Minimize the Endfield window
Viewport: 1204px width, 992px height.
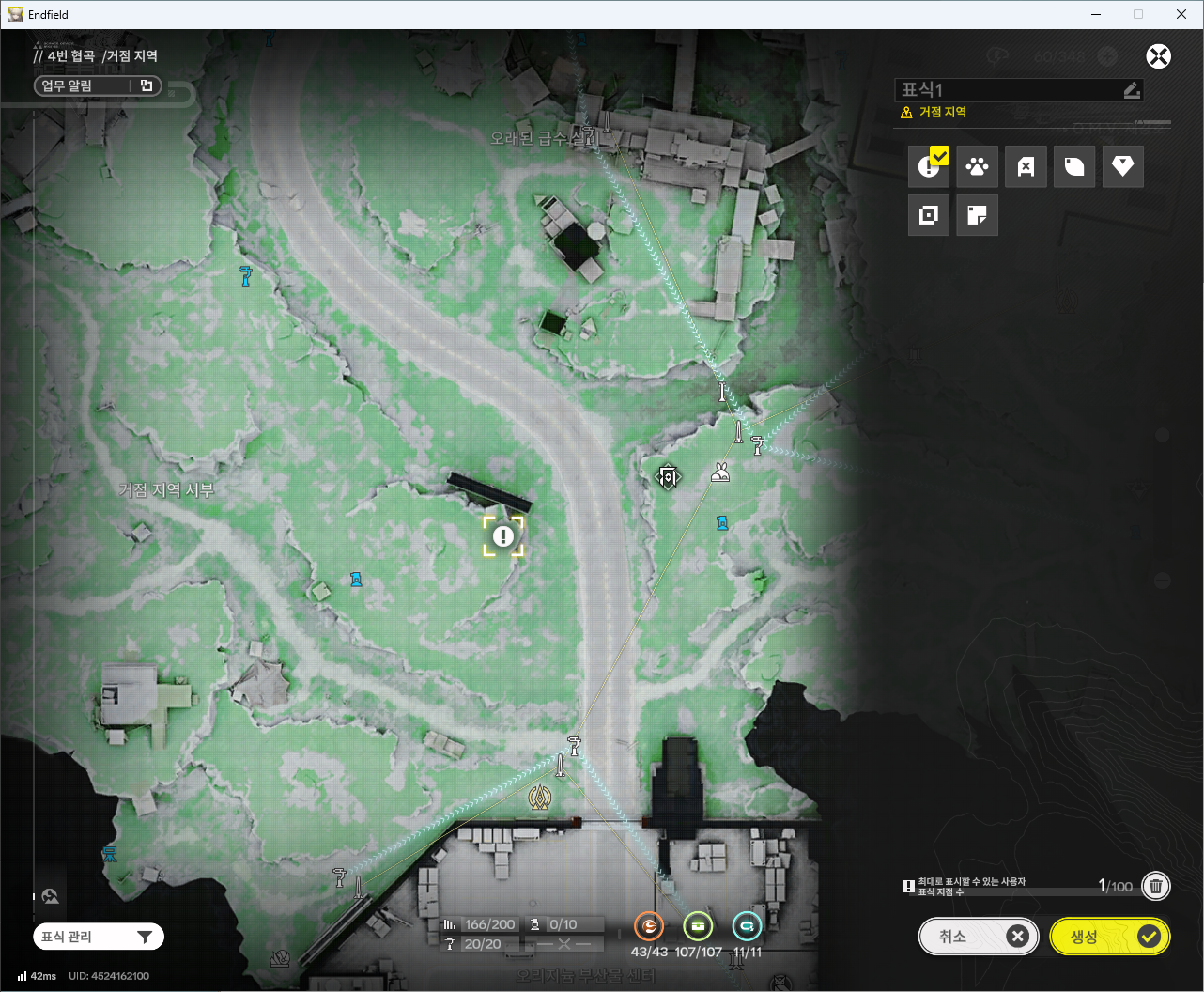point(1095,14)
